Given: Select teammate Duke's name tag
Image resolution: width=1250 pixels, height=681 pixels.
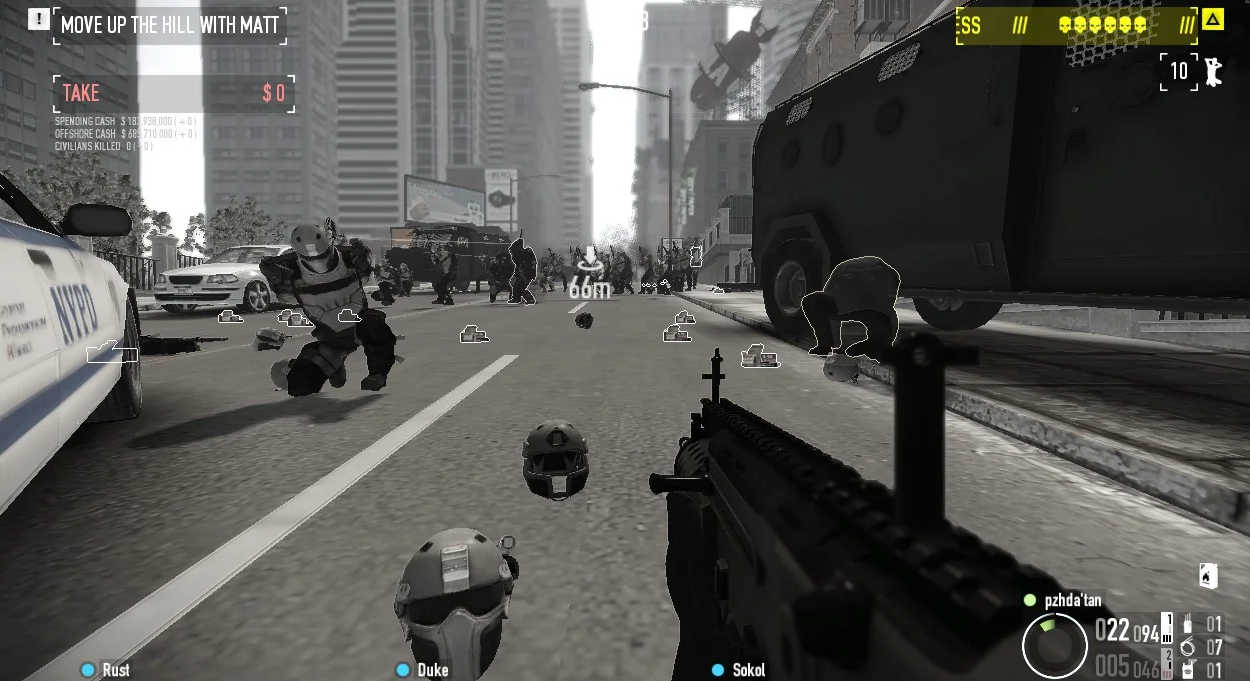Looking at the screenshot, I should [432, 670].
